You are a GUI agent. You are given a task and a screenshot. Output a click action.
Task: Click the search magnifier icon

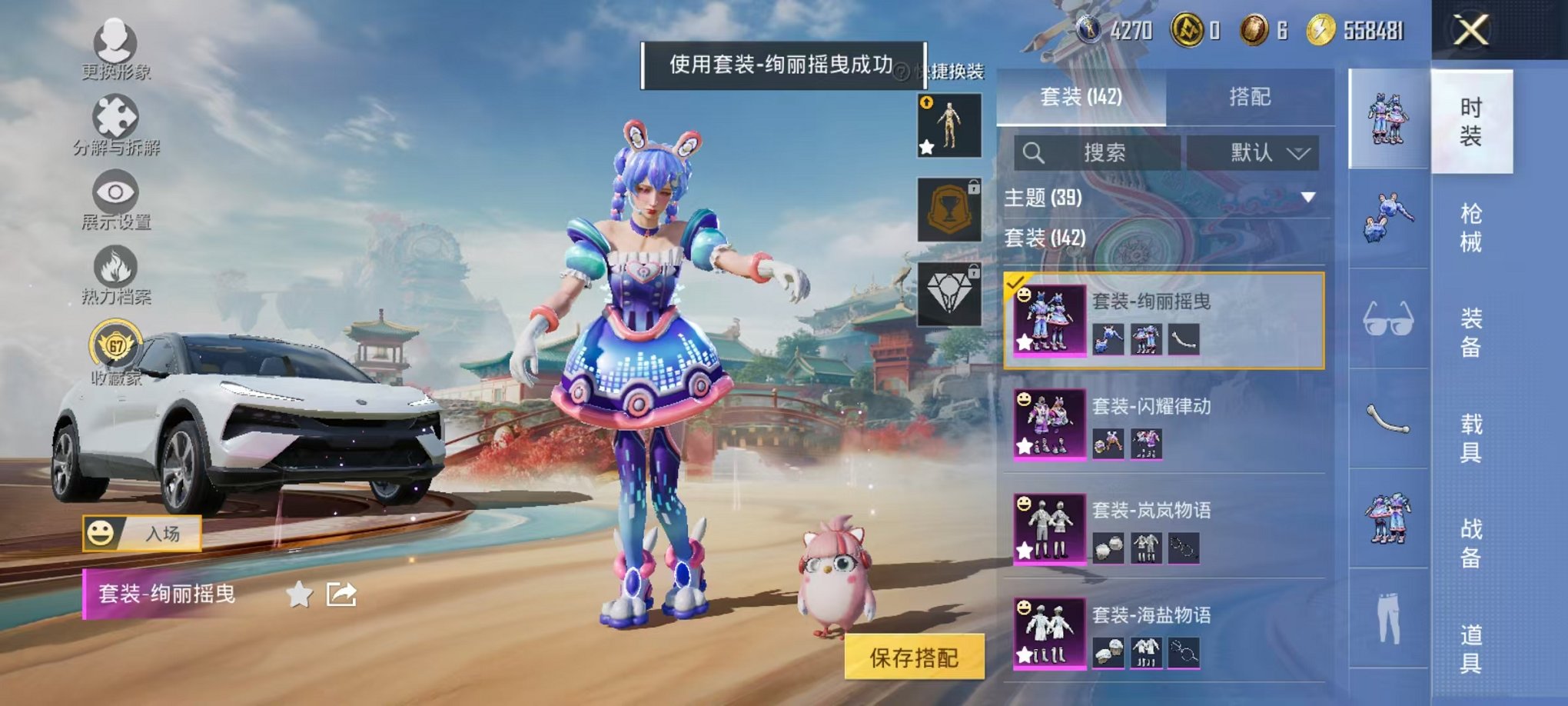coord(1034,152)
